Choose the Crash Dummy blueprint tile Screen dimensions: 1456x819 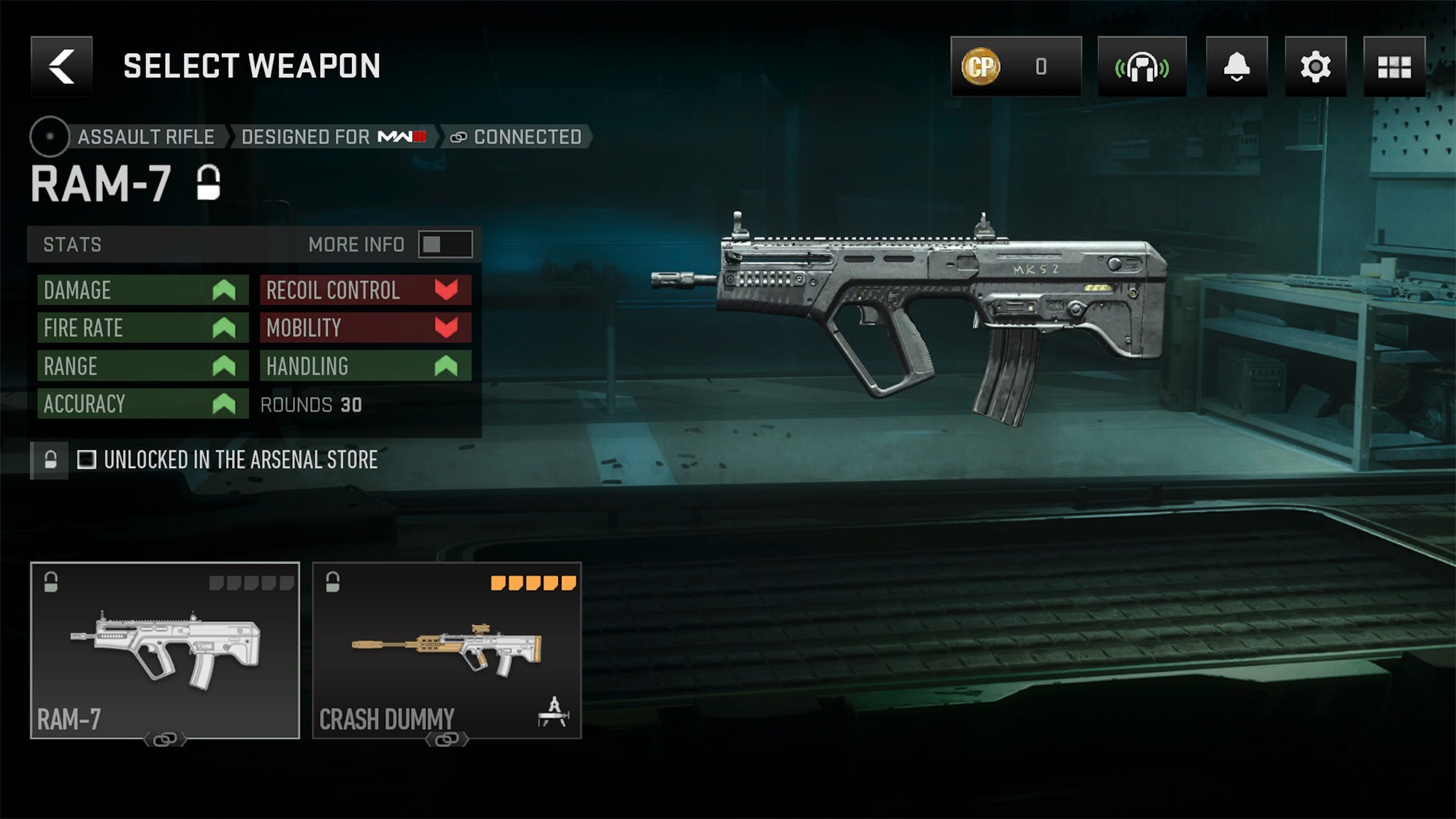[x=447, y=650]
